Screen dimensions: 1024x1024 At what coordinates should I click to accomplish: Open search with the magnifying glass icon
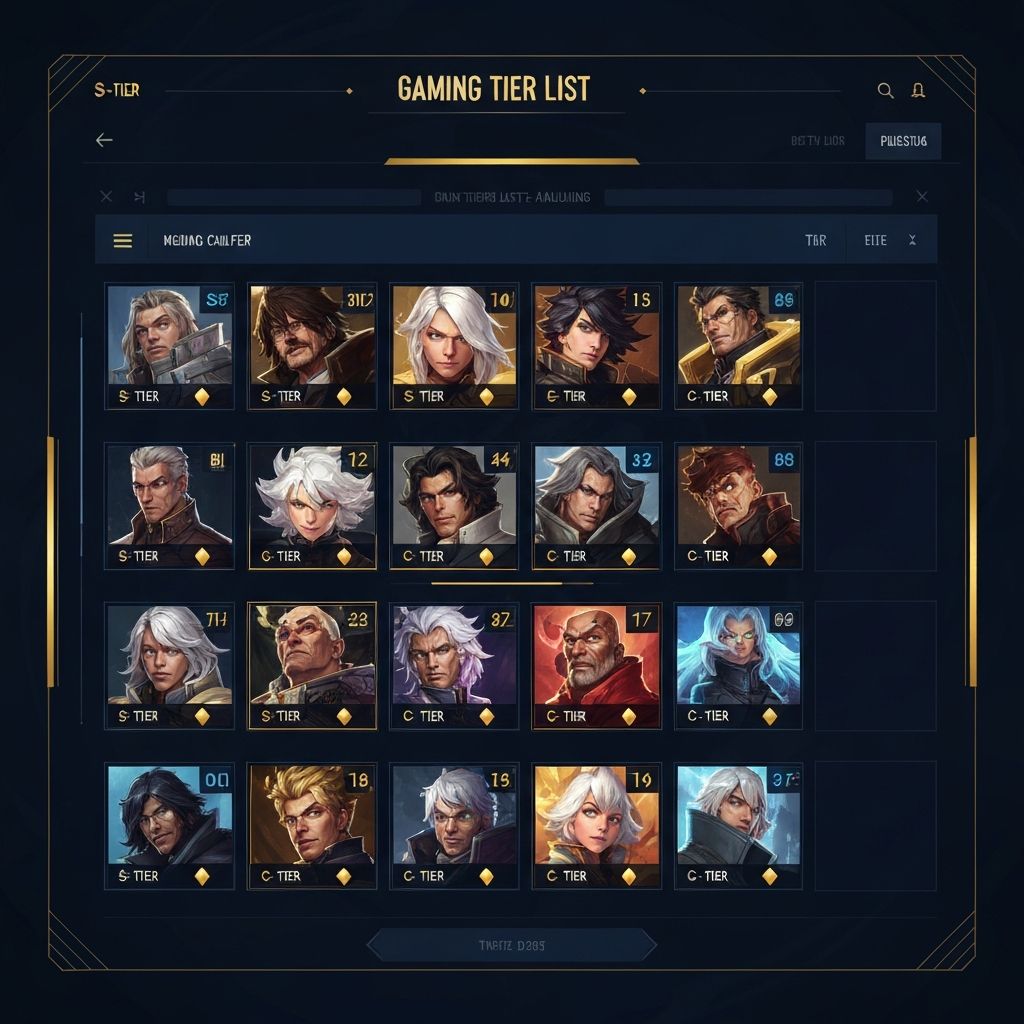tap(885, 90)
